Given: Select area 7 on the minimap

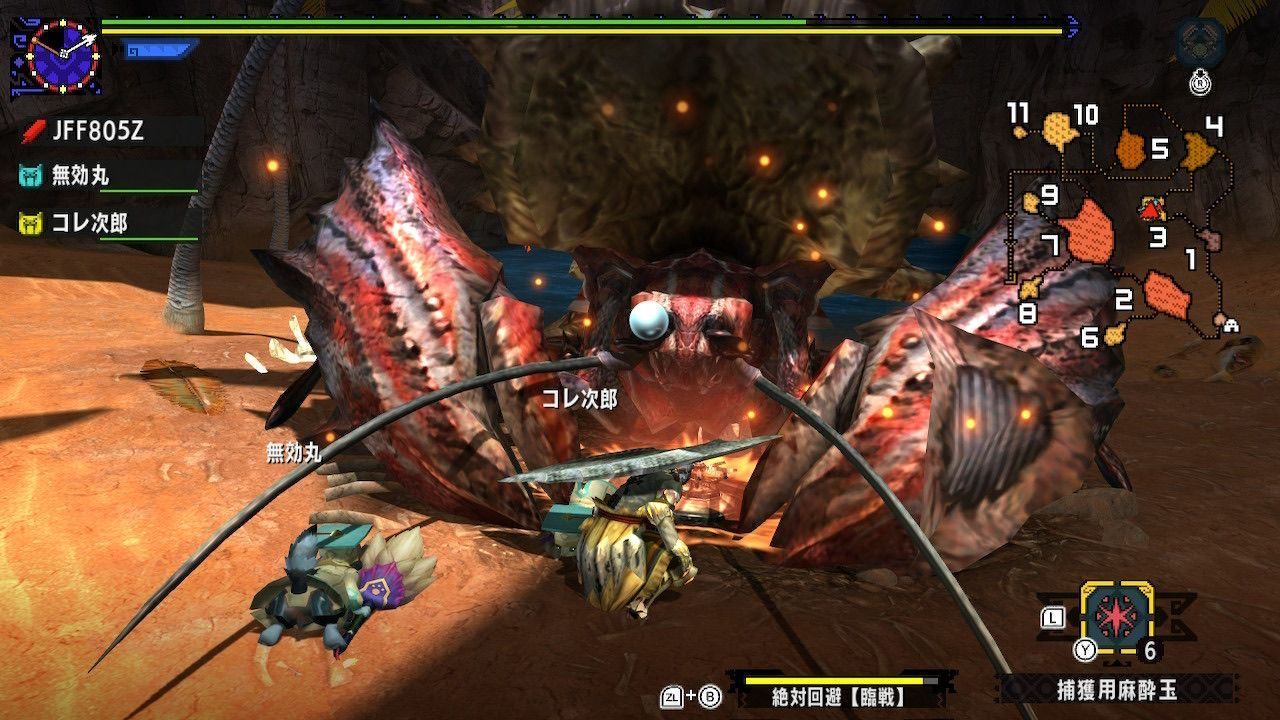Looking at the screenshot, I should coord(1088,234).
